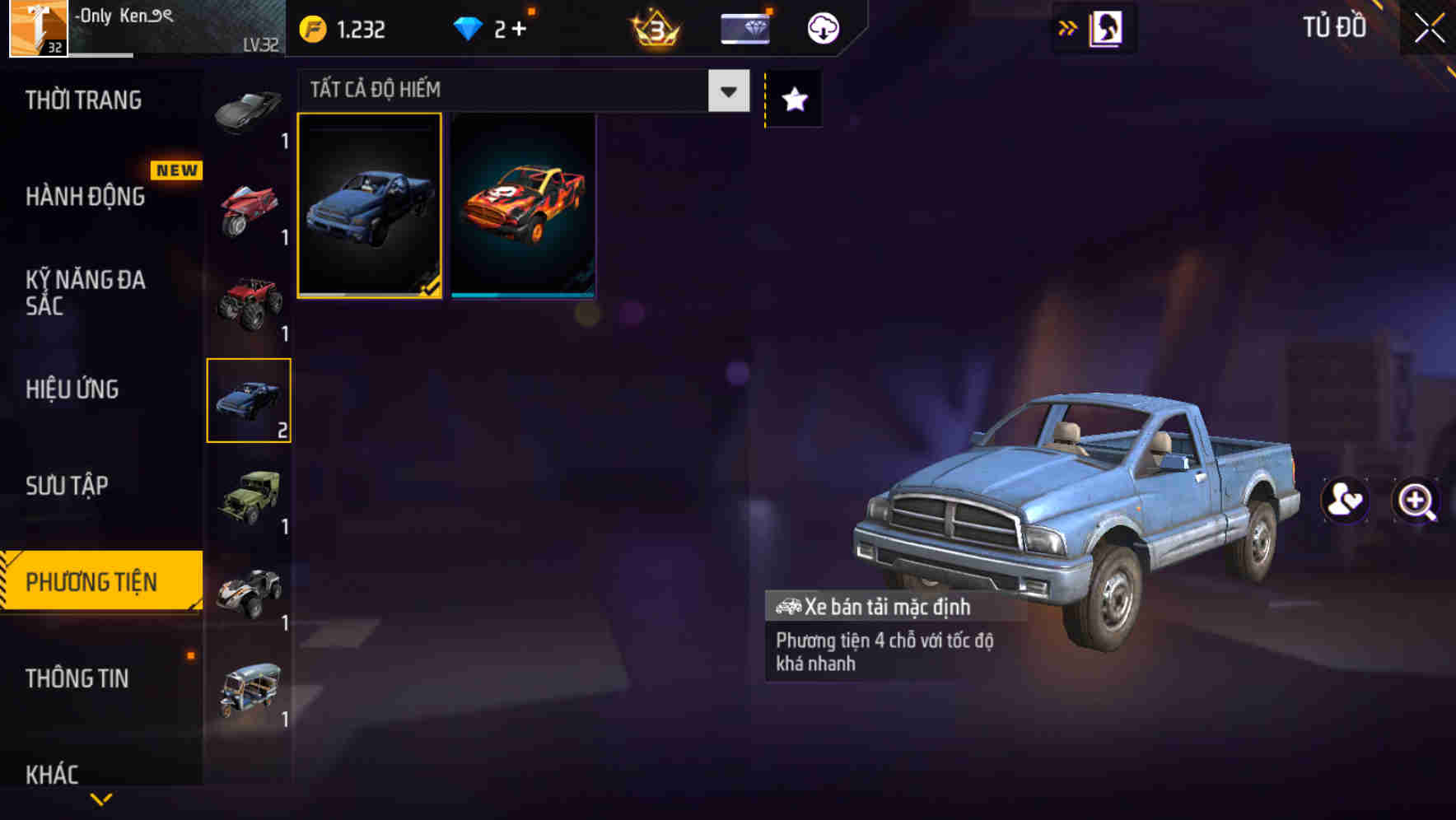The width and height of the screenshot is (1456, 820).
Task: Expand the sidebar with the bottom chevron
Action: click(x=101, y=799)
